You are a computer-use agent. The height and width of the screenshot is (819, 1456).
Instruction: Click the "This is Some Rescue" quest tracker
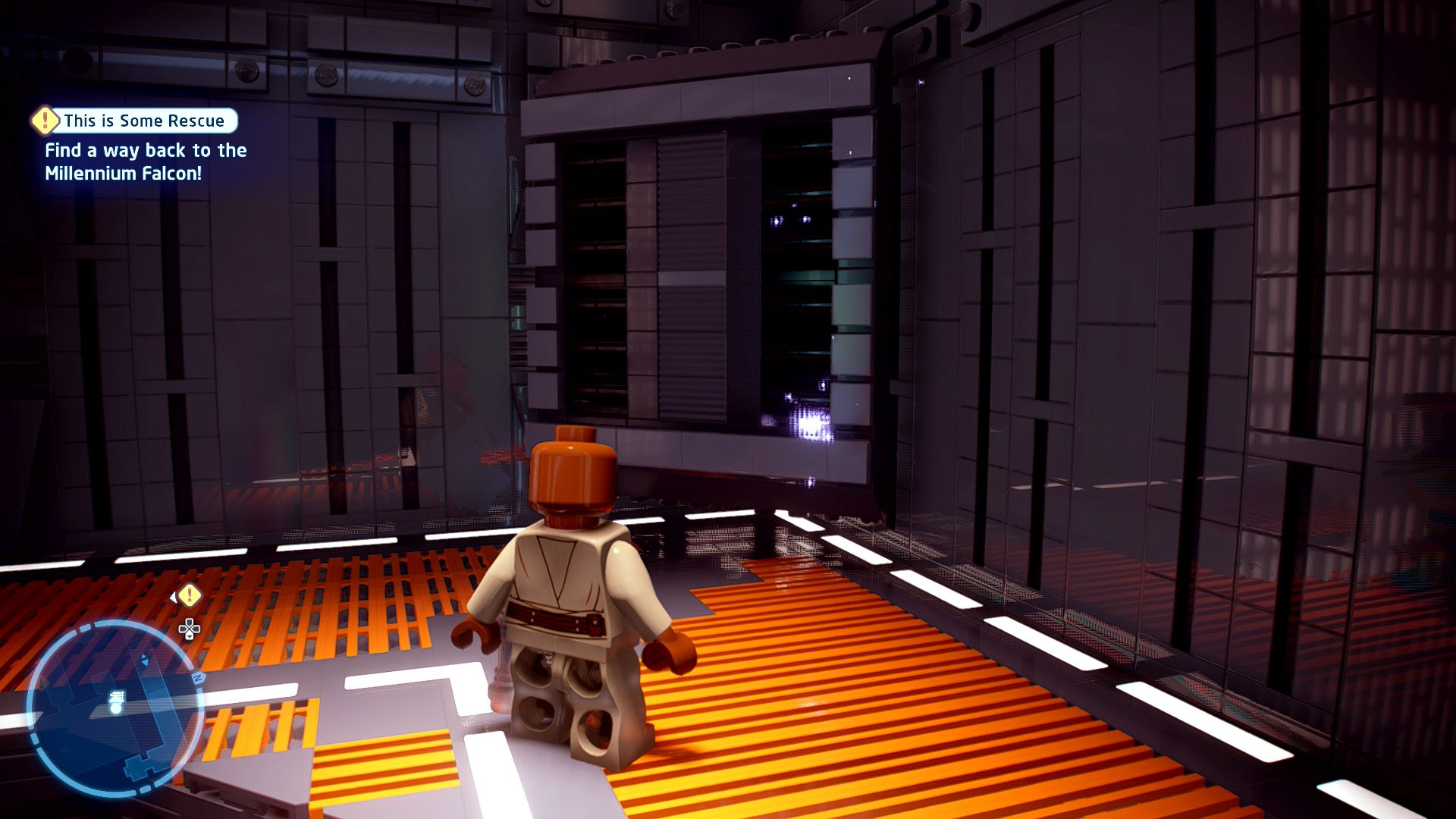143,121
